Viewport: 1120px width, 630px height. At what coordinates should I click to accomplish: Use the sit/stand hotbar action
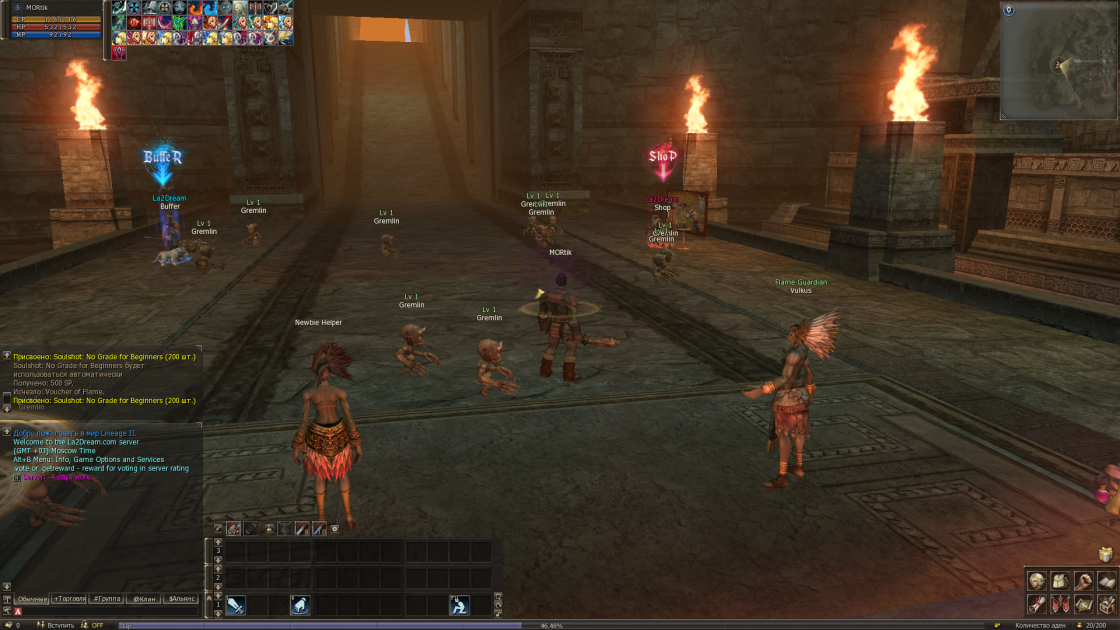459,605
